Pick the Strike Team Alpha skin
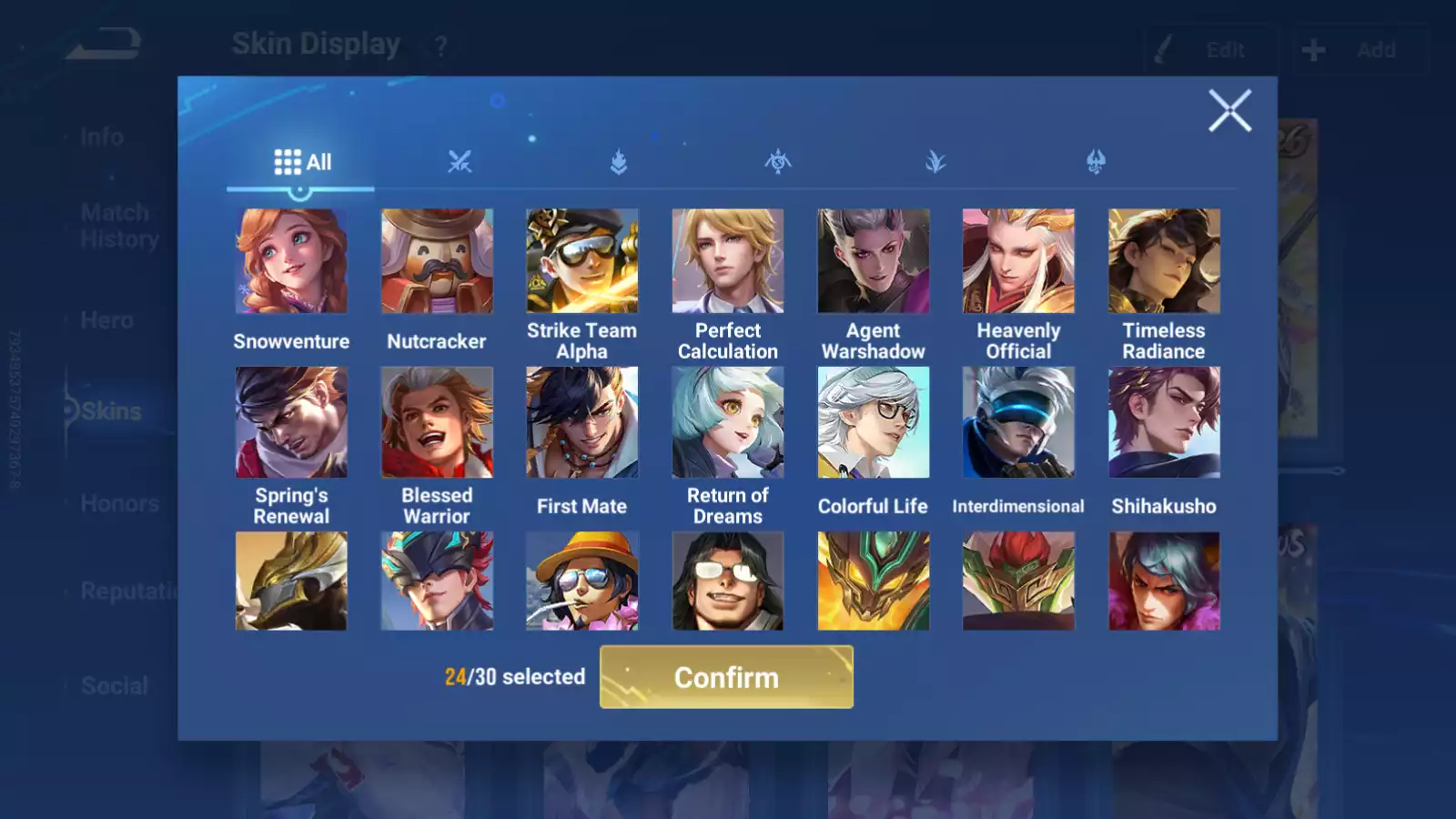This screenshot has height=819, width=1456. click(582, 261)
